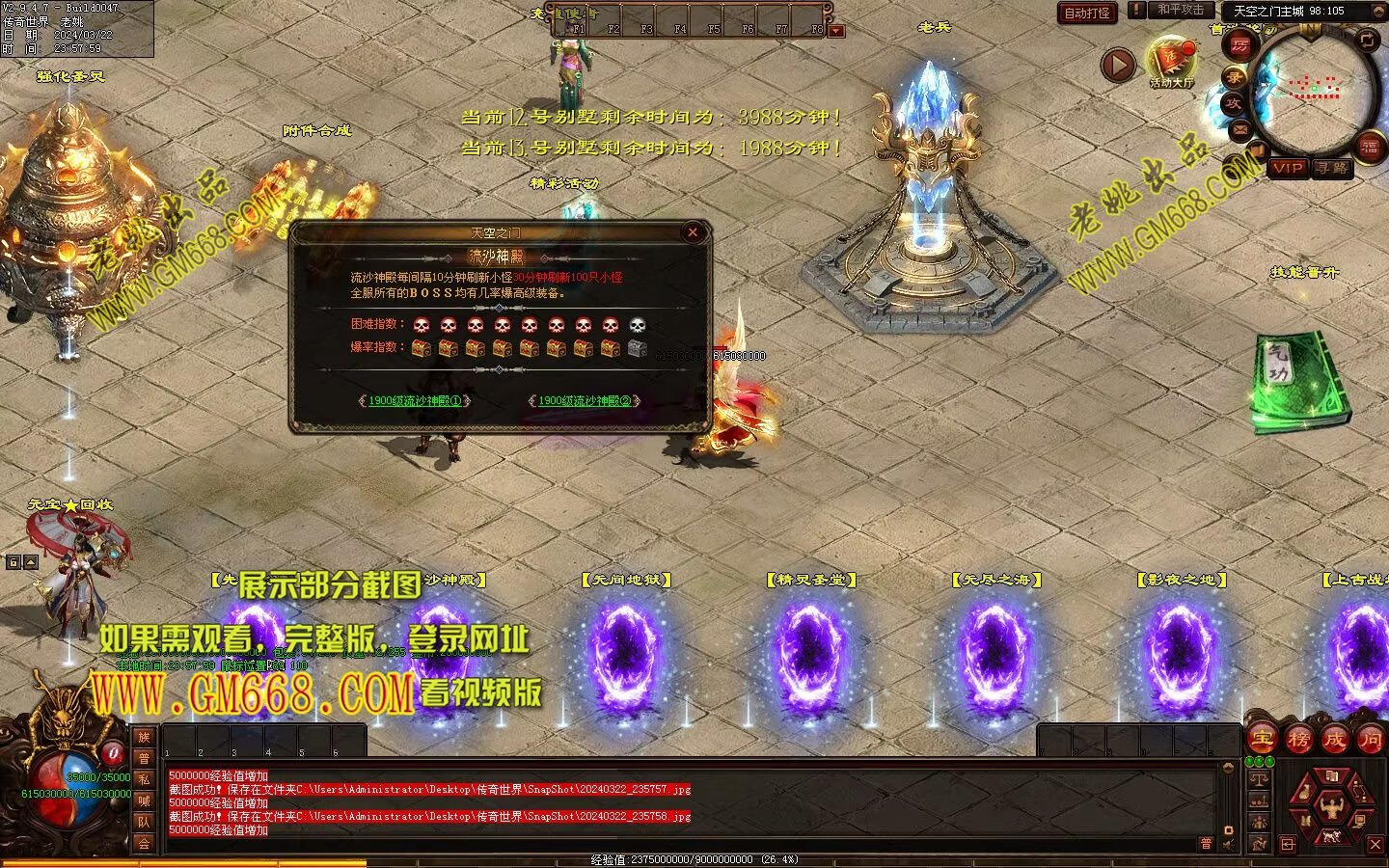Open the 宝 treasure shop button
The image size is (1389, 868).
tap(1263, 740)
